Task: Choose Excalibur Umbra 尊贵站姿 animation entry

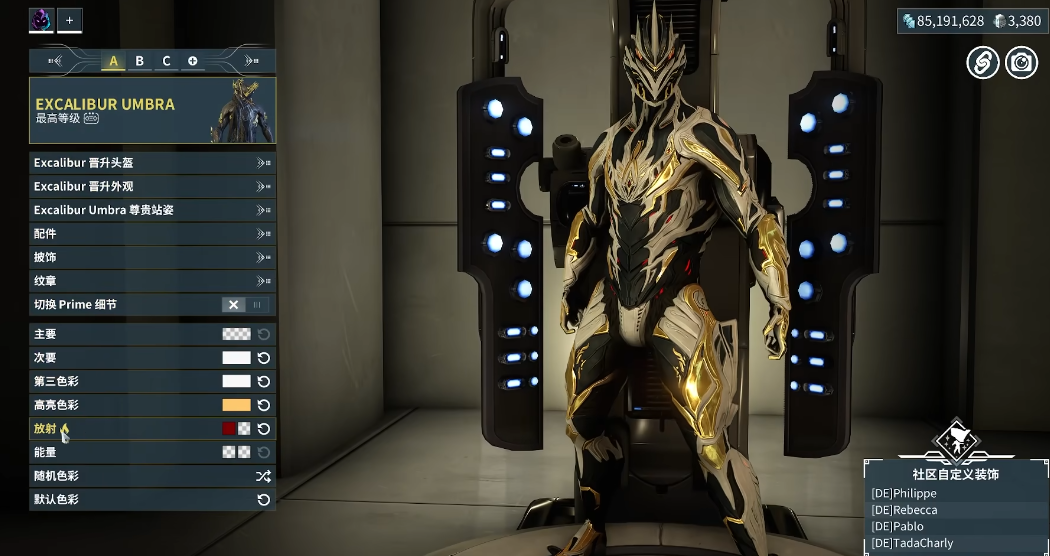Action: [x=152, y=210]
